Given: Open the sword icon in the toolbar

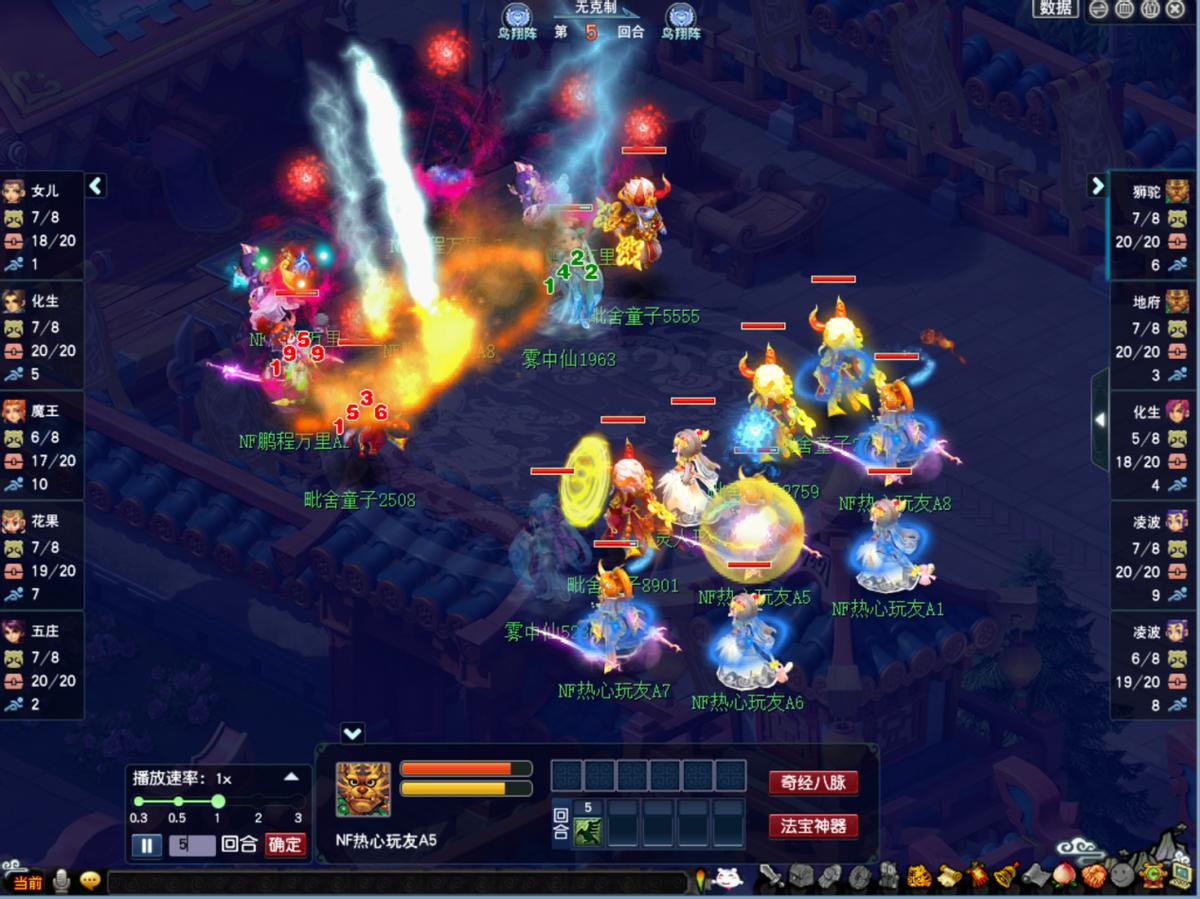Looking at the screenshot, I should pyautogui.click(x=772, y=877).
